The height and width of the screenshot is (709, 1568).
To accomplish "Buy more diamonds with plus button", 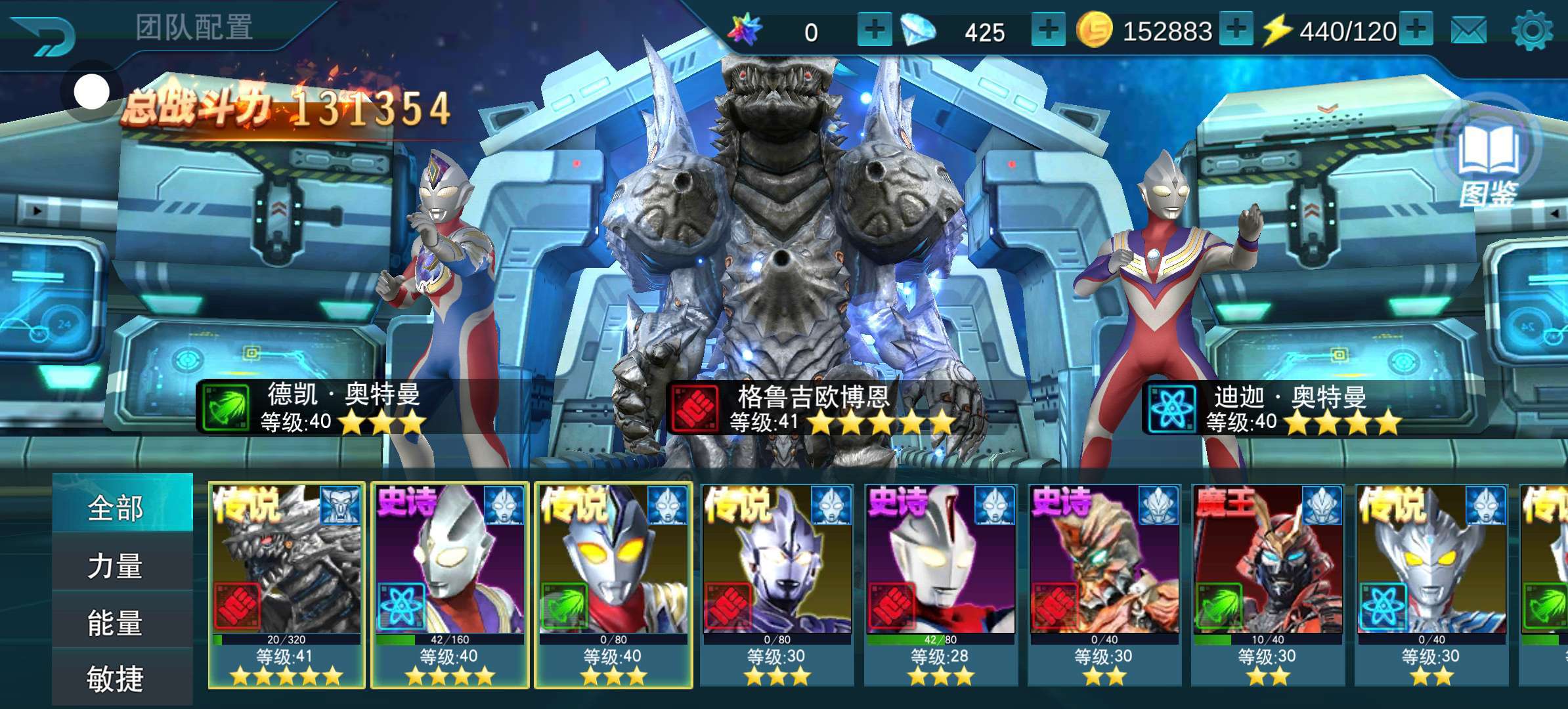I will coord(1048,30).
